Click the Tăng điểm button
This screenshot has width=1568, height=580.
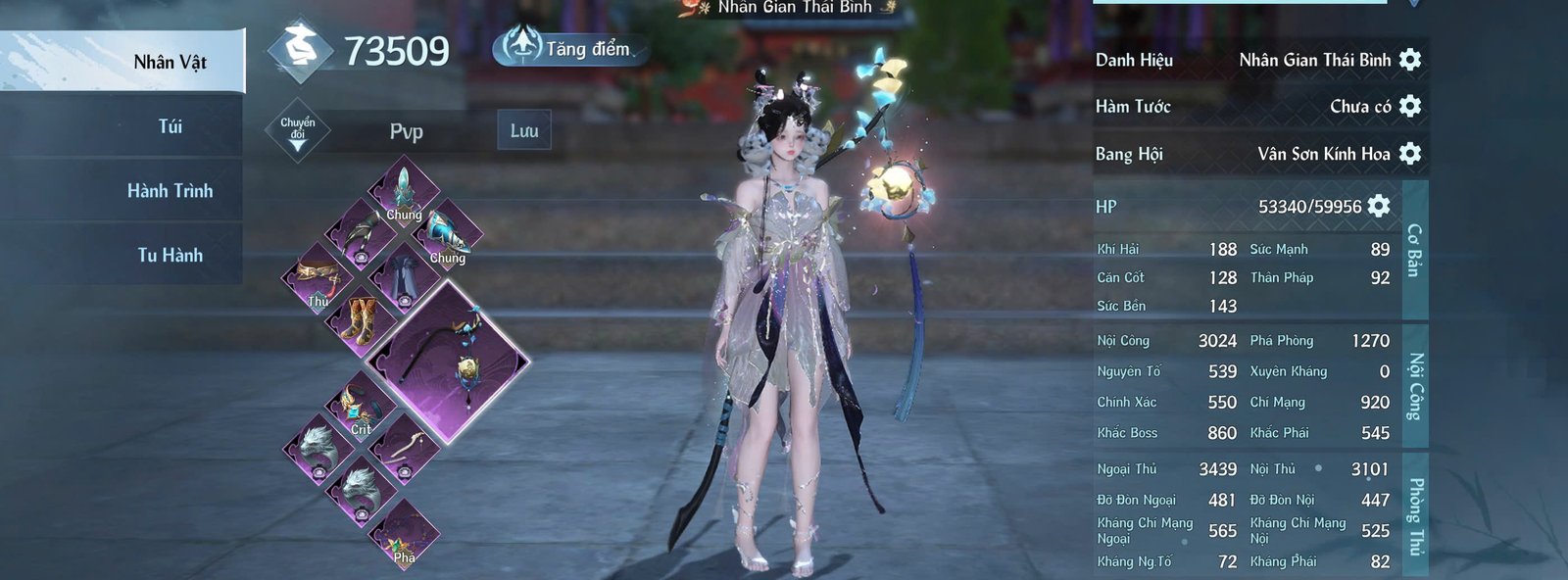coord(568,48)
